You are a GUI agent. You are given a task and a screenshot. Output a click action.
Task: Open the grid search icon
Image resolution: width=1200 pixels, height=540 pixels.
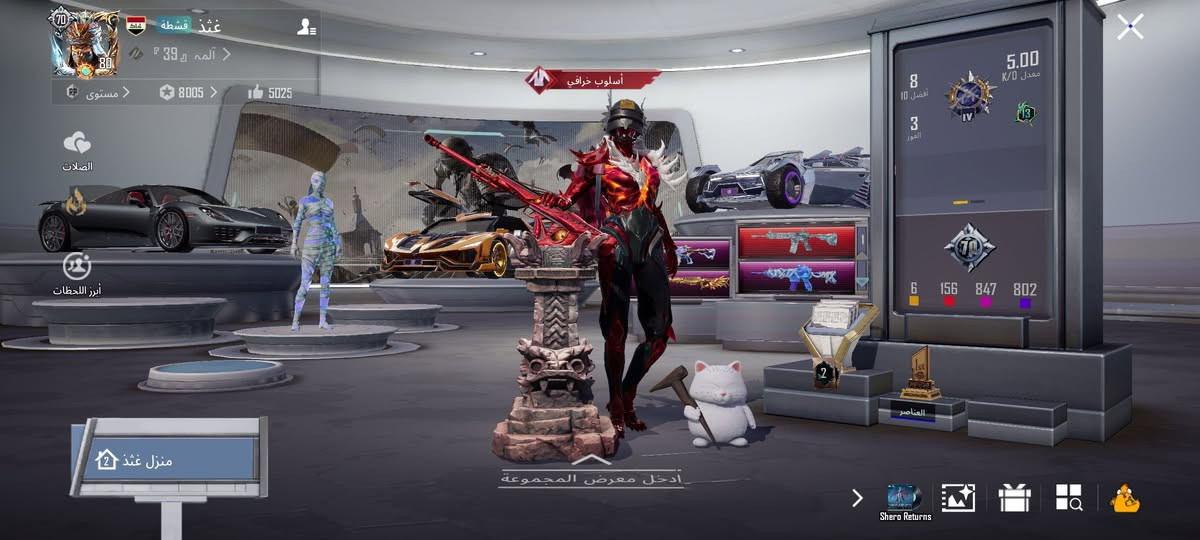pyautogui.click(x=1069, y=498)
